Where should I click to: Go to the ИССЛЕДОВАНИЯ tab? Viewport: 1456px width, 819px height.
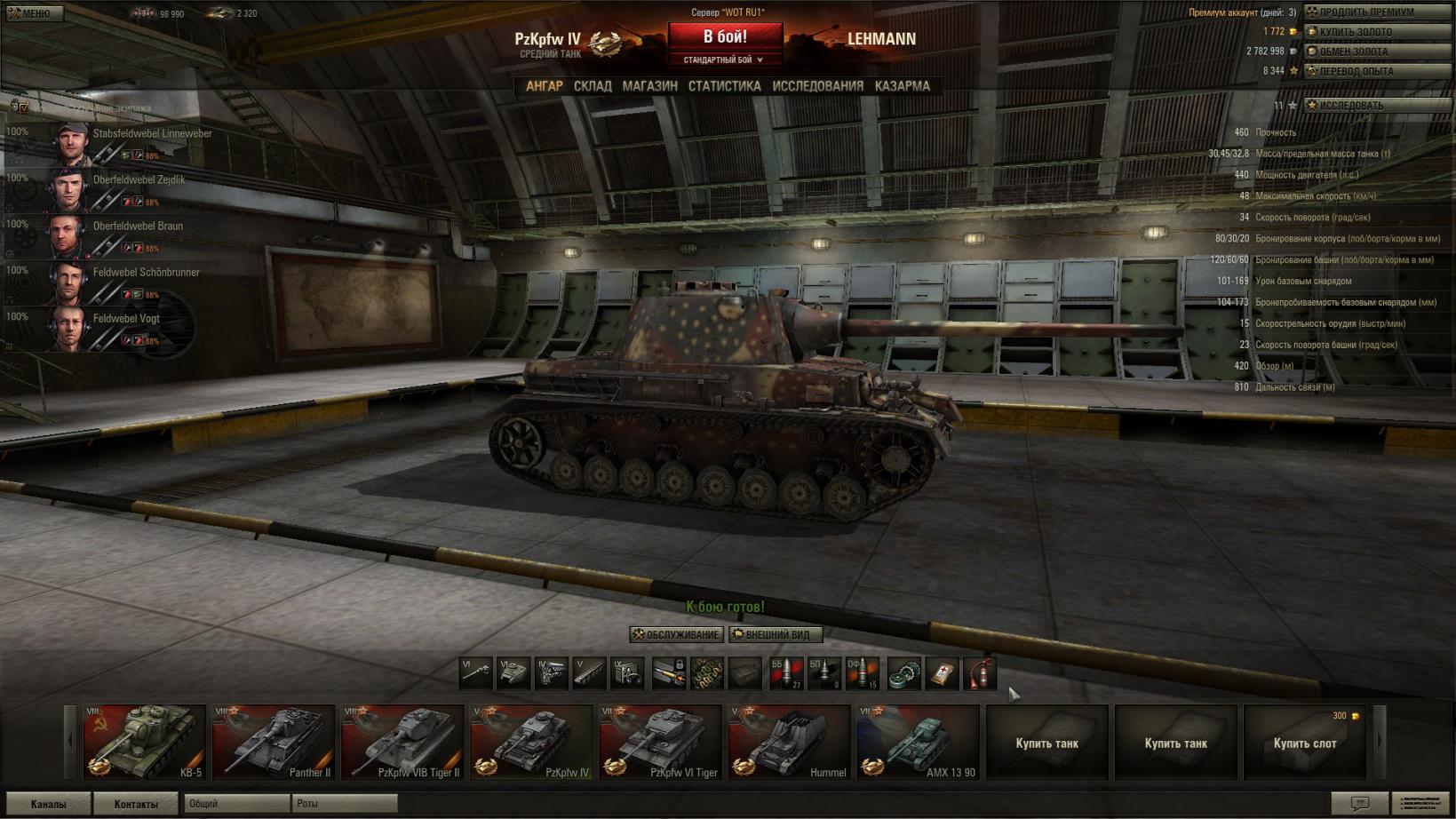[817, 86]
